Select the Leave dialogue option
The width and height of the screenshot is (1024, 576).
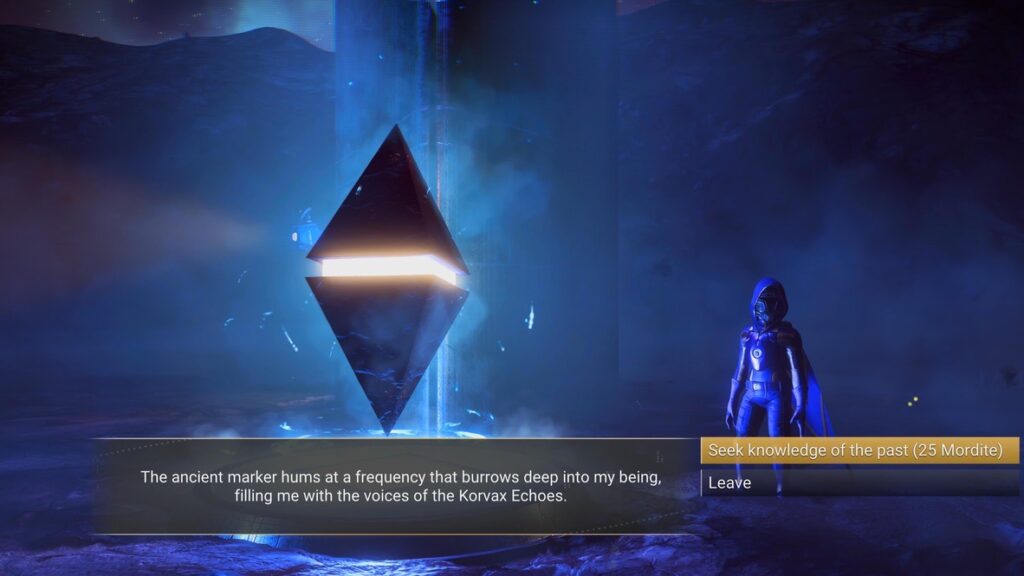coord(859,483)
